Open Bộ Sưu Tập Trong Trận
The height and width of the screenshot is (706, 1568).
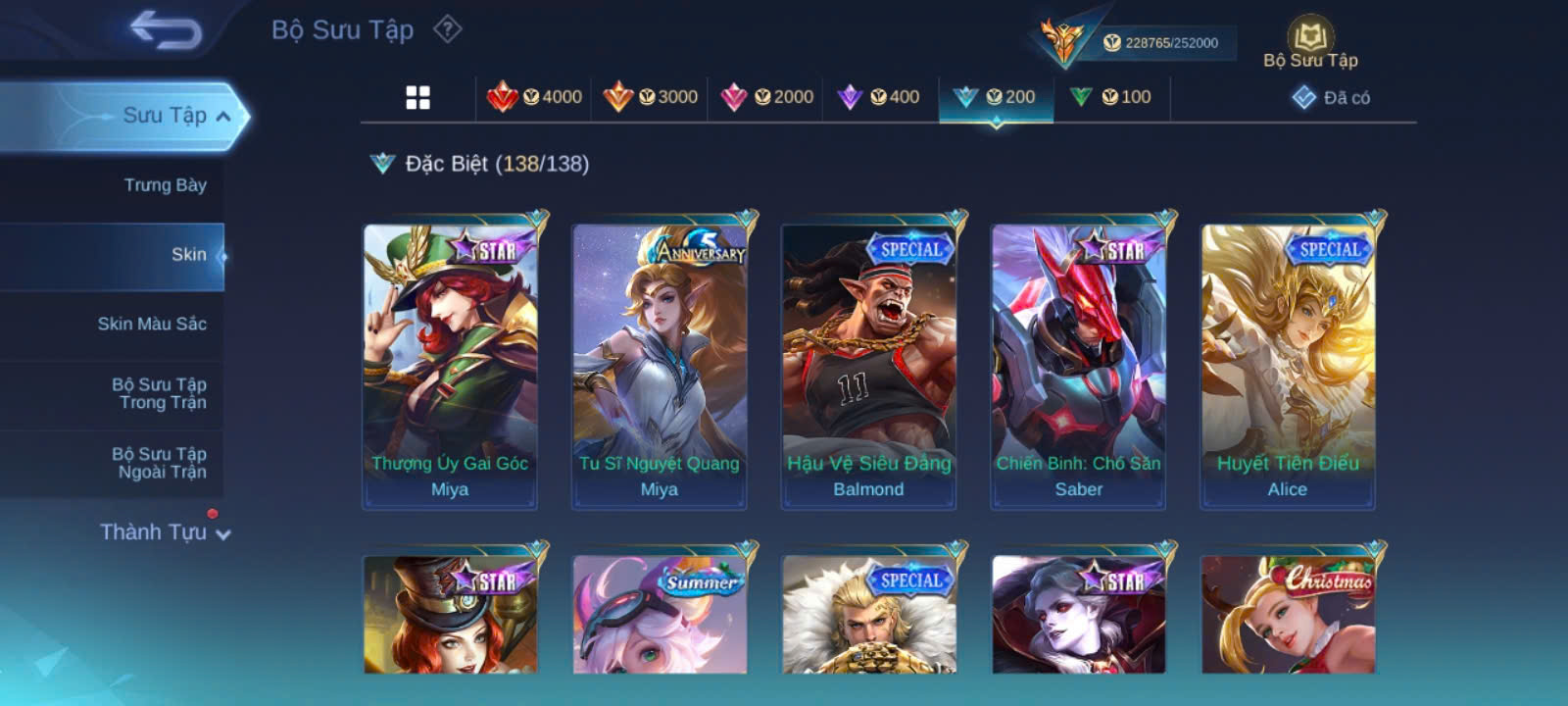tap(159, 393)
